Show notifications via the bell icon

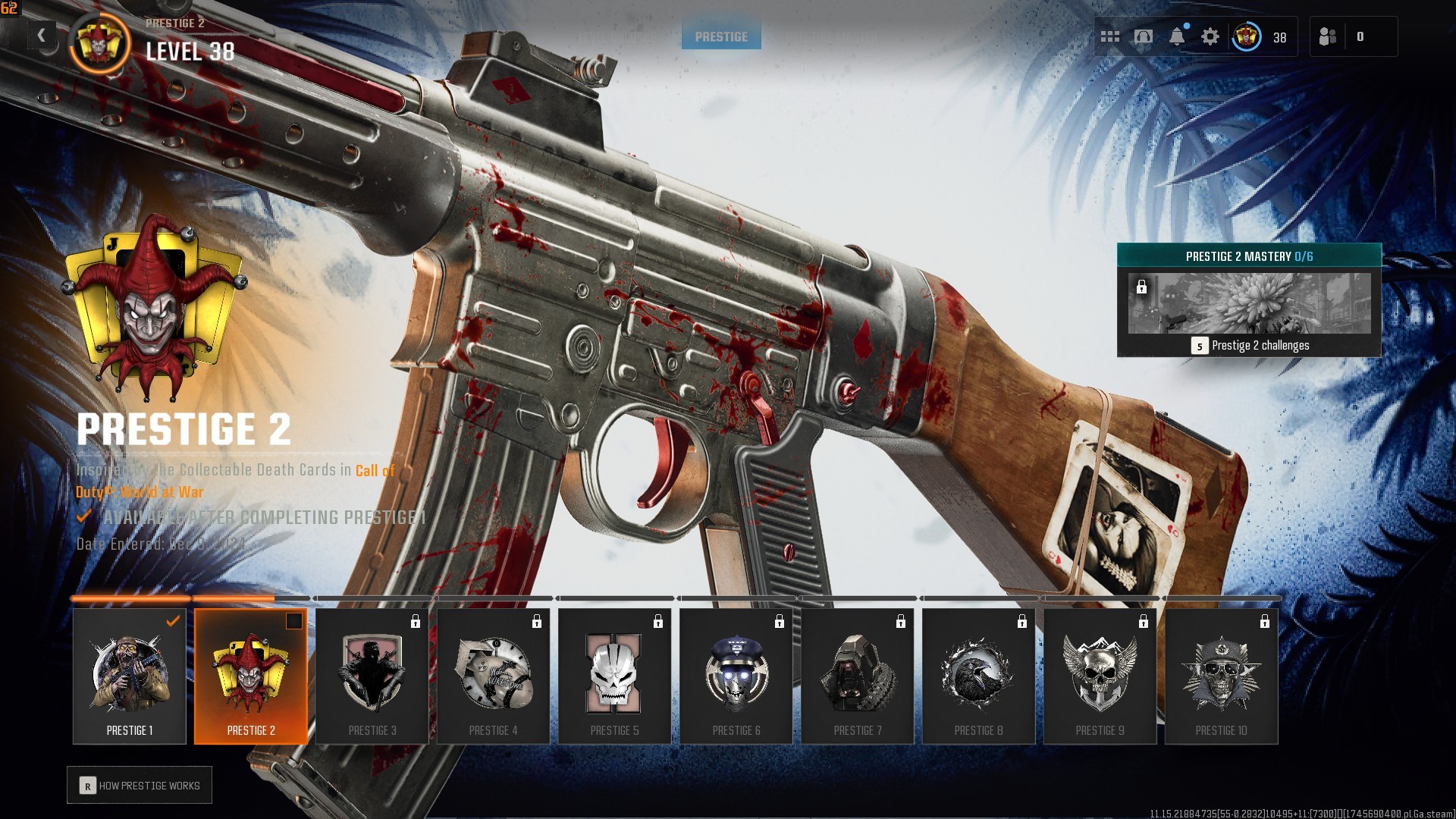tap(1177, 36)
